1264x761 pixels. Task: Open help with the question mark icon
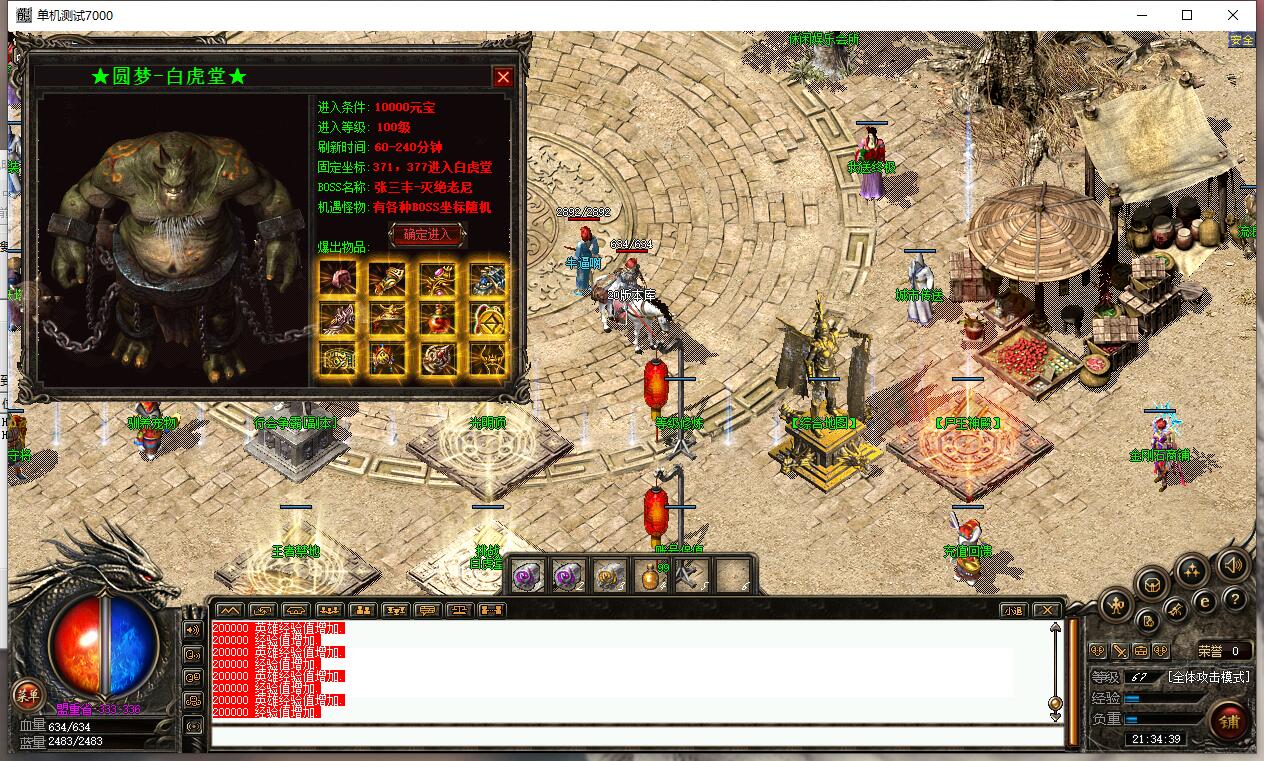[x=1235, y=599]
